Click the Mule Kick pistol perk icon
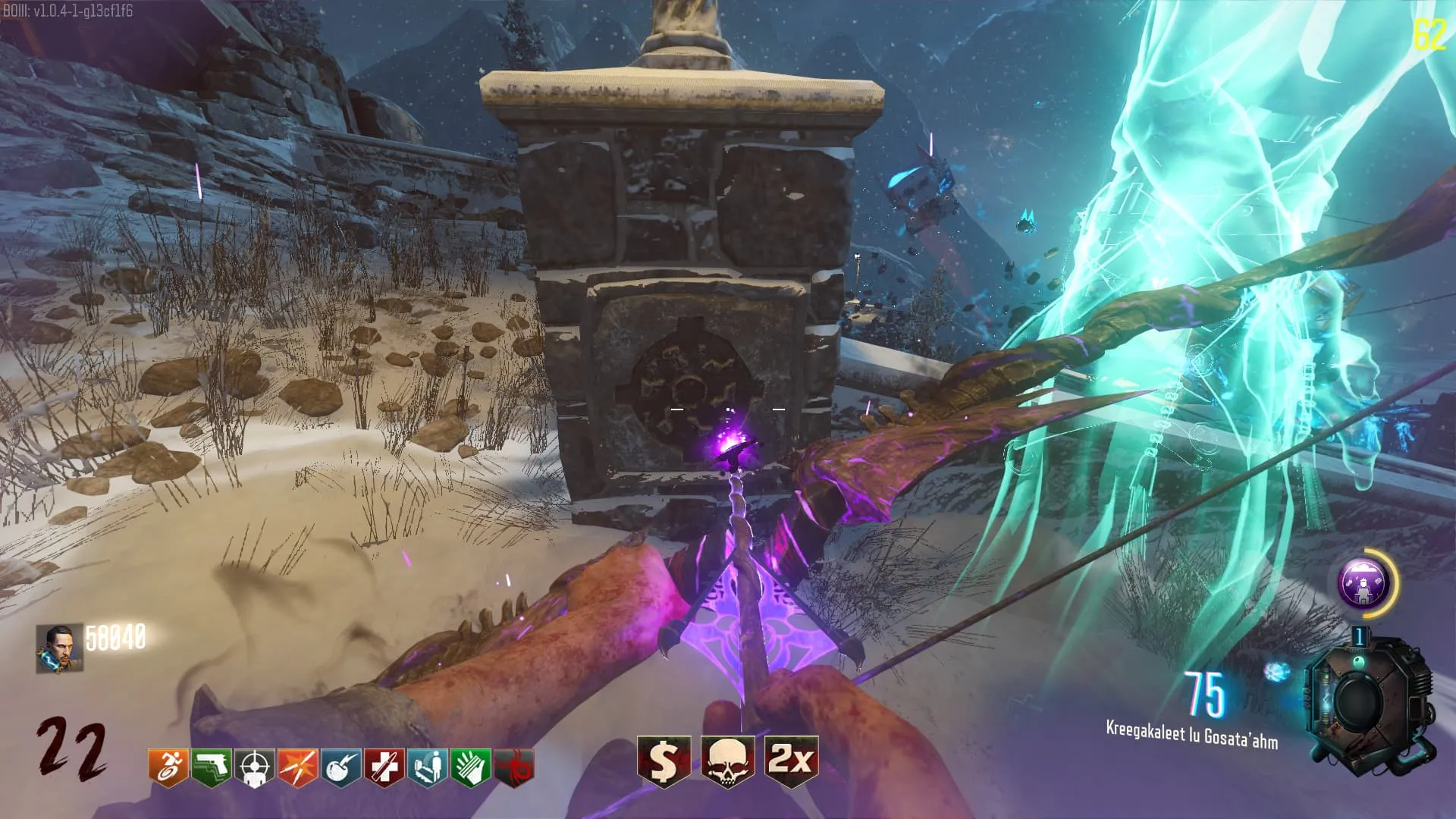 [x=211, y=767]
